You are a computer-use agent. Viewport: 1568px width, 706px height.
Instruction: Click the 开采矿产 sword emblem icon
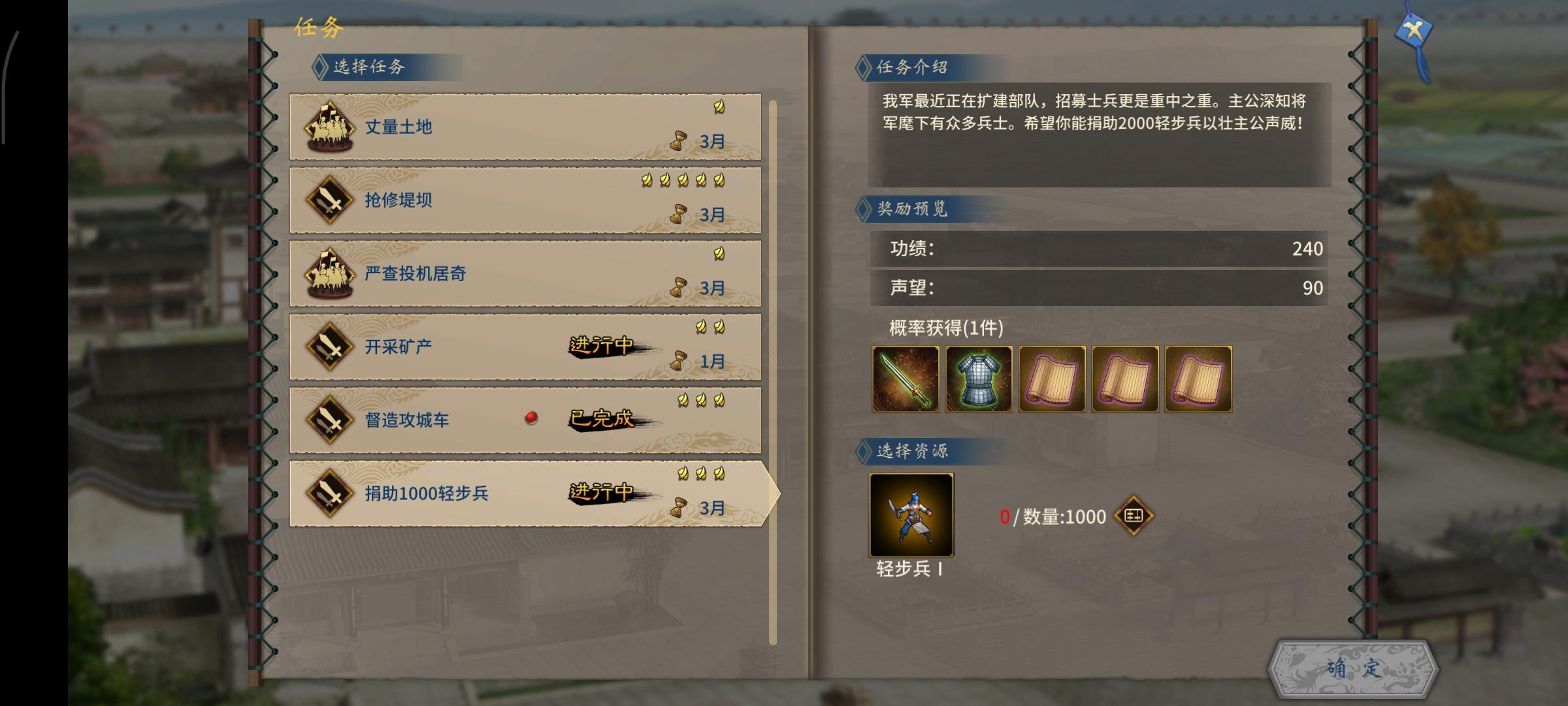(x=329, y=346)
